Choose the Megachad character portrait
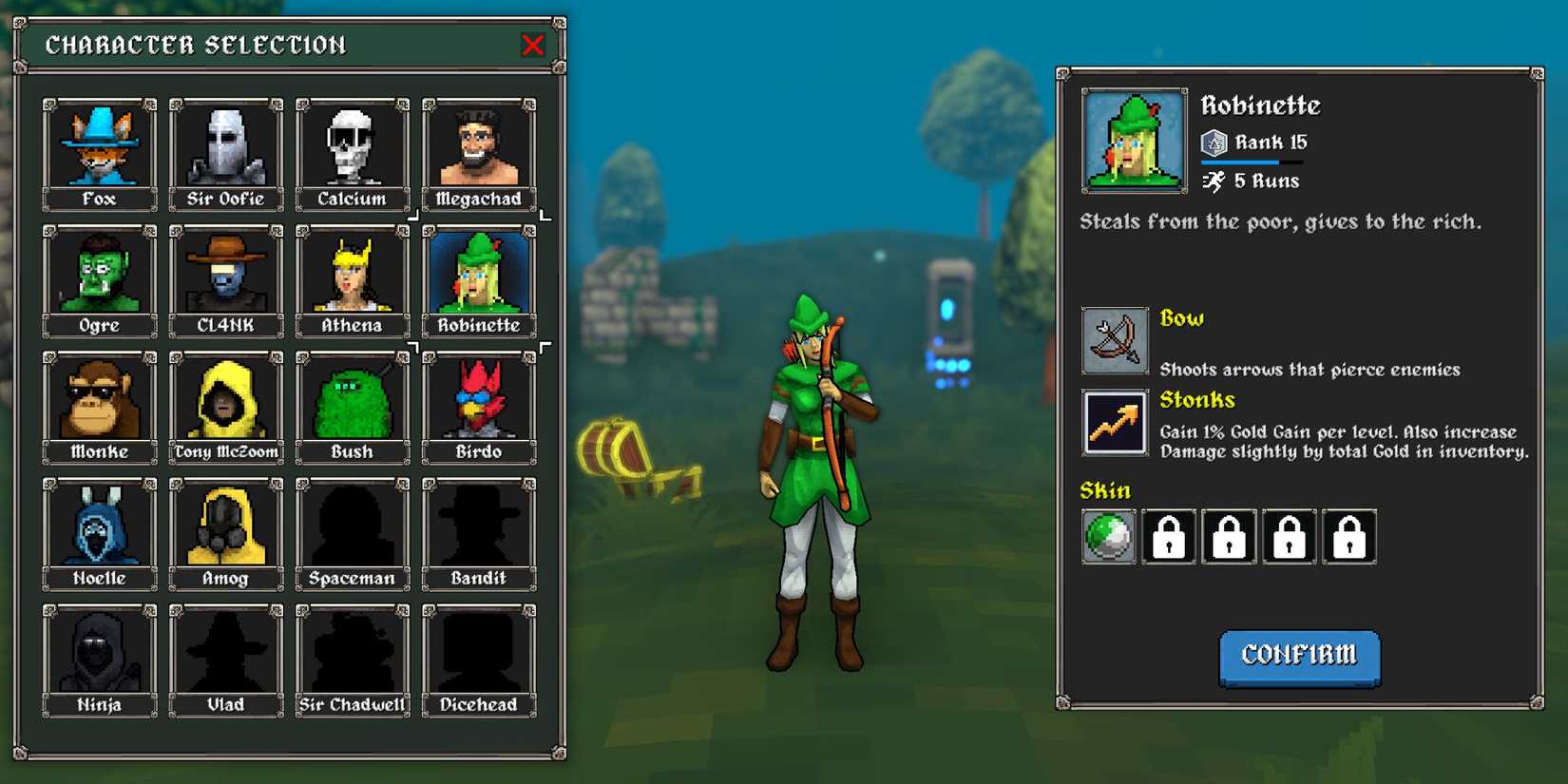This screenshot has width=1568, height=784. click(478, 147)
